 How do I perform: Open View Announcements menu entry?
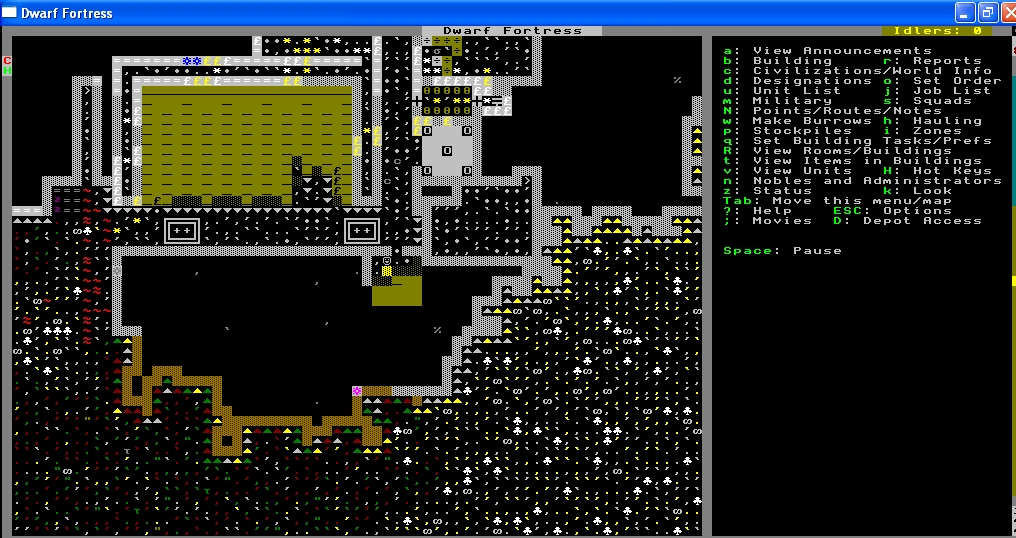click(842, 51)
